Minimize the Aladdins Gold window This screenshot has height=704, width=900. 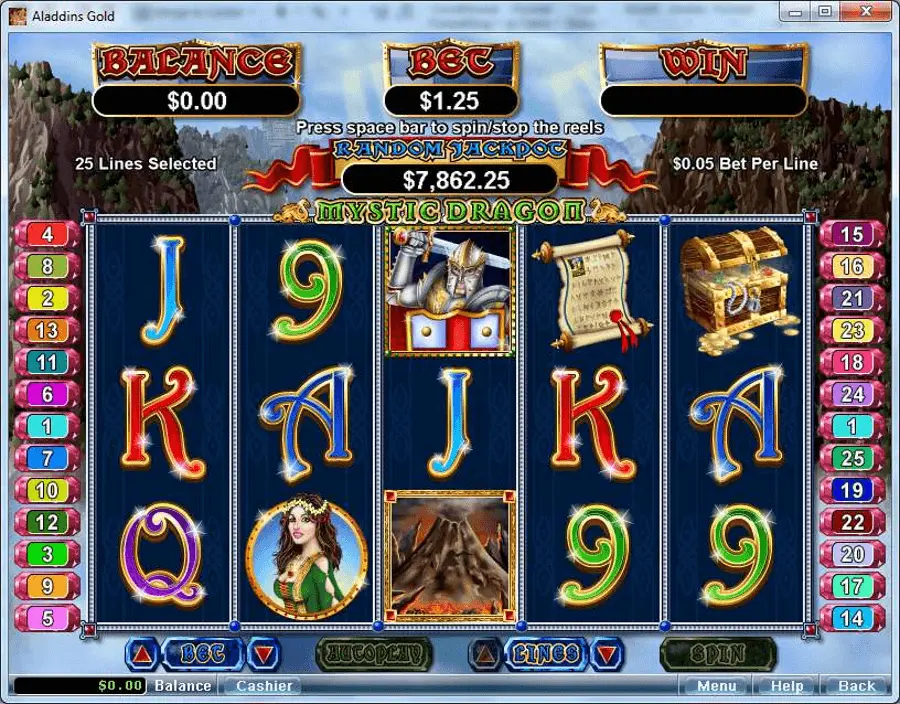click(x=796, y=12)
